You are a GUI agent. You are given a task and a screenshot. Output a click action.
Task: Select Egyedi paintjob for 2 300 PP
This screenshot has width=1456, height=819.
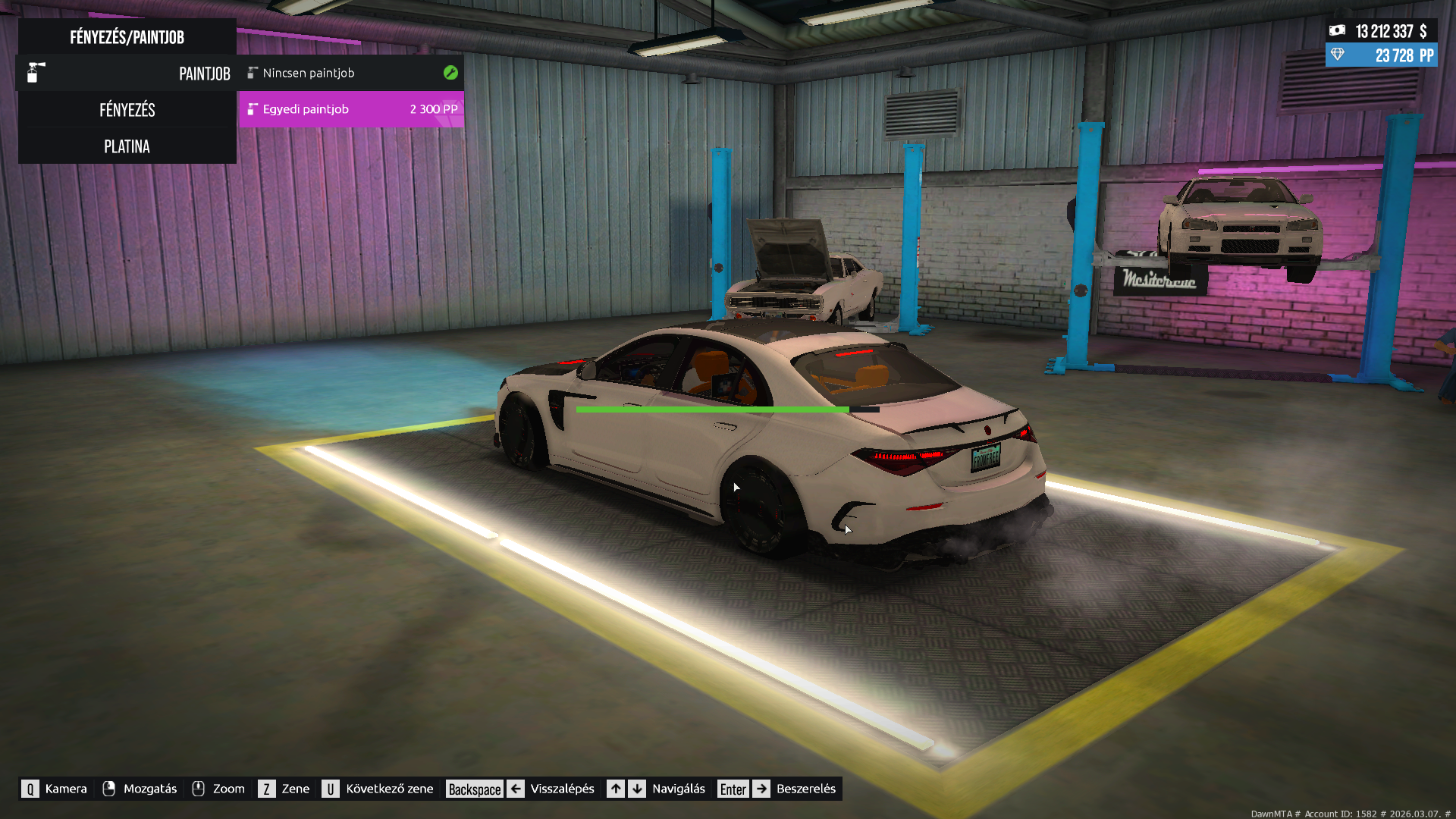[350, 109]
